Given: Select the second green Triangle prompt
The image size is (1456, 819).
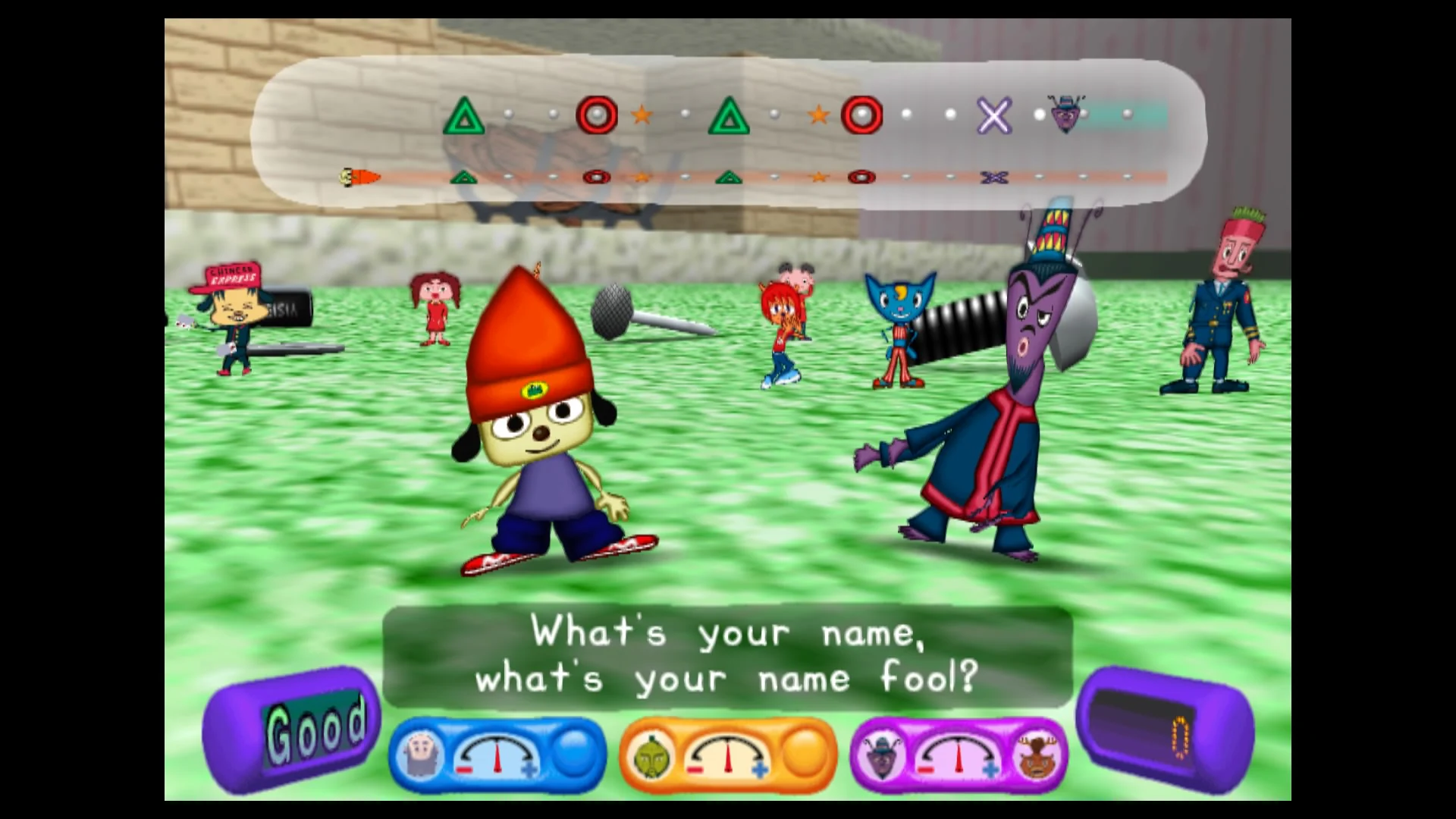Looking at the screenshot, I should pyautogui.click(x=730, y=115).
